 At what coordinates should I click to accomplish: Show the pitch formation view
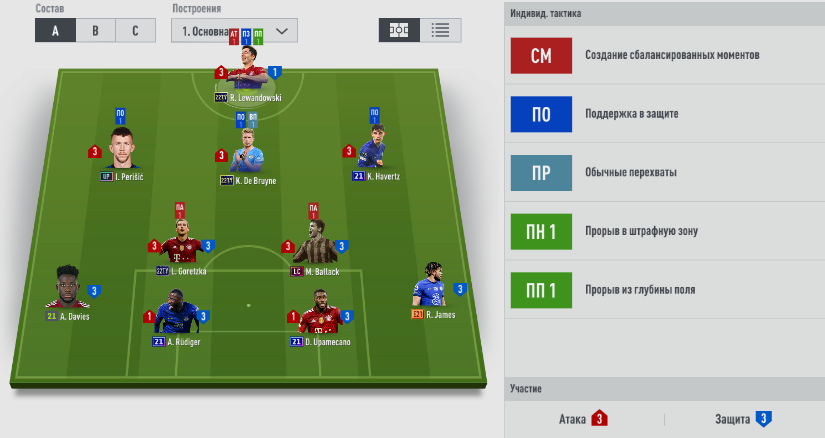(398, 30)
